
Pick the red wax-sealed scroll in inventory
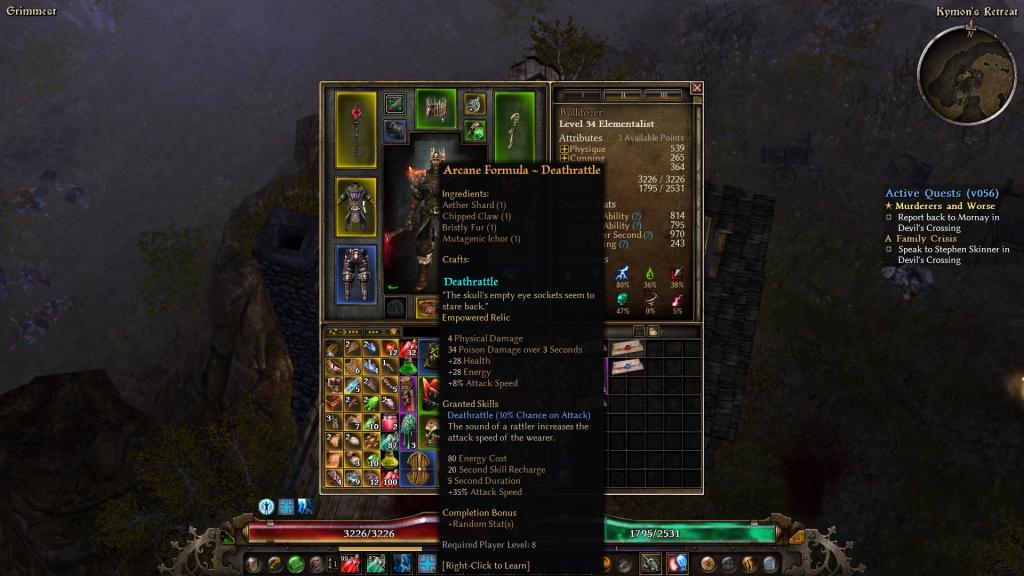pos(628,347)
